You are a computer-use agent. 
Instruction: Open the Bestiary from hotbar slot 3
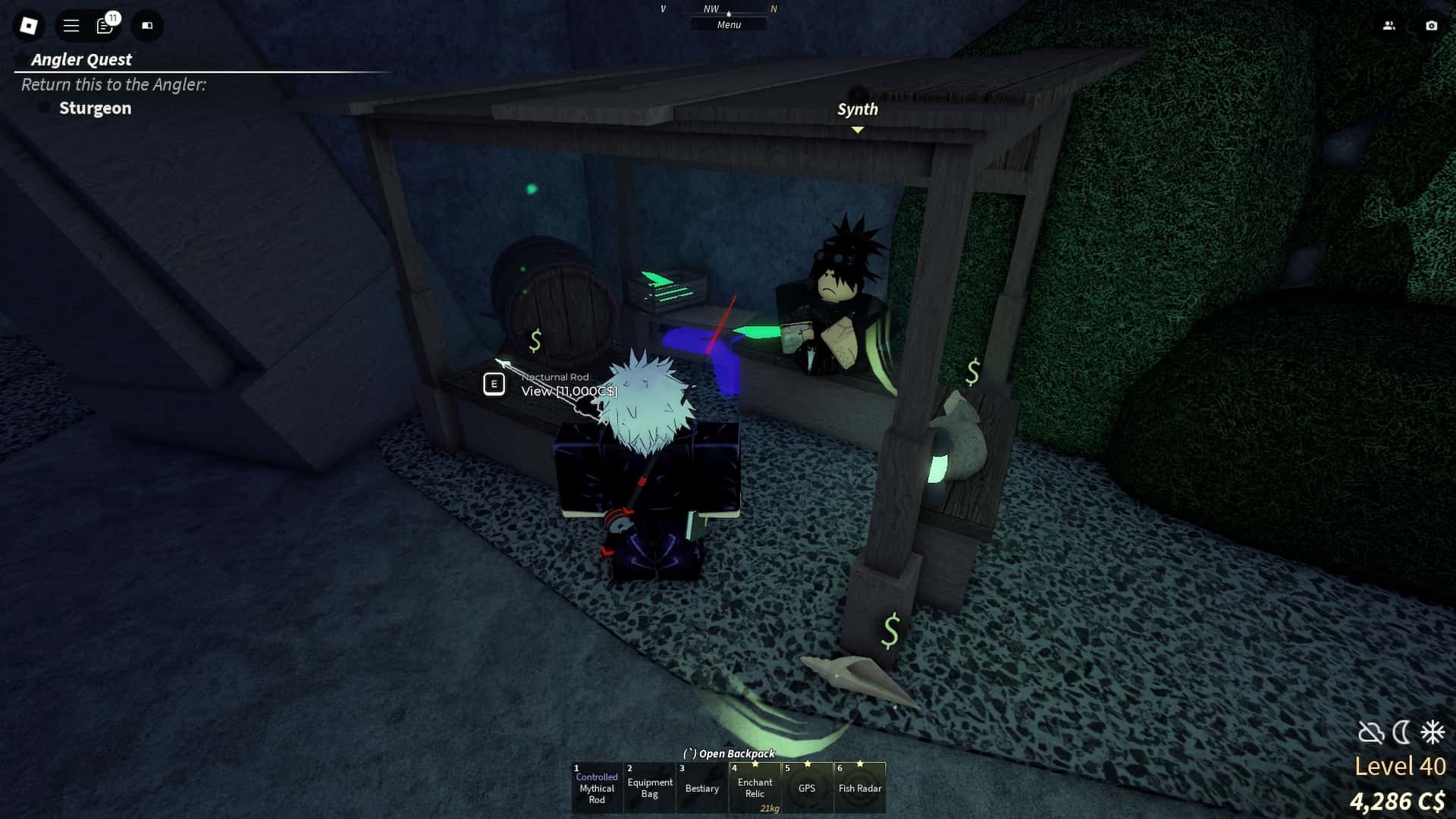[701, 787]
